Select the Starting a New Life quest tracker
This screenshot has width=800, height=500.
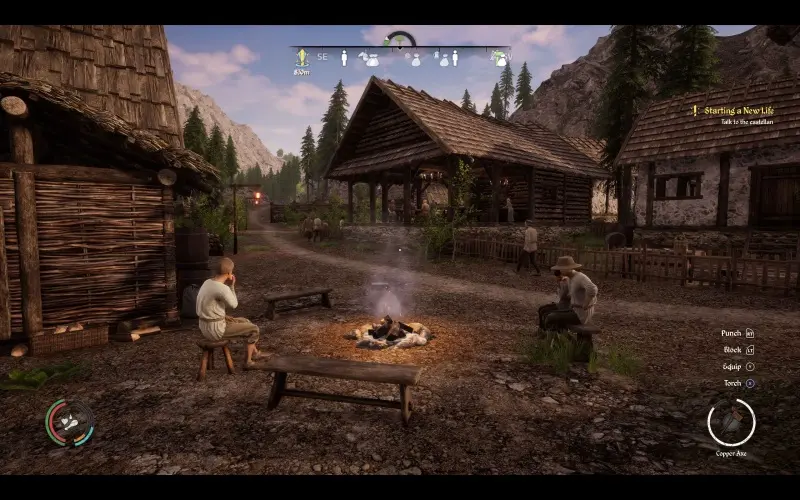(737, 110)
